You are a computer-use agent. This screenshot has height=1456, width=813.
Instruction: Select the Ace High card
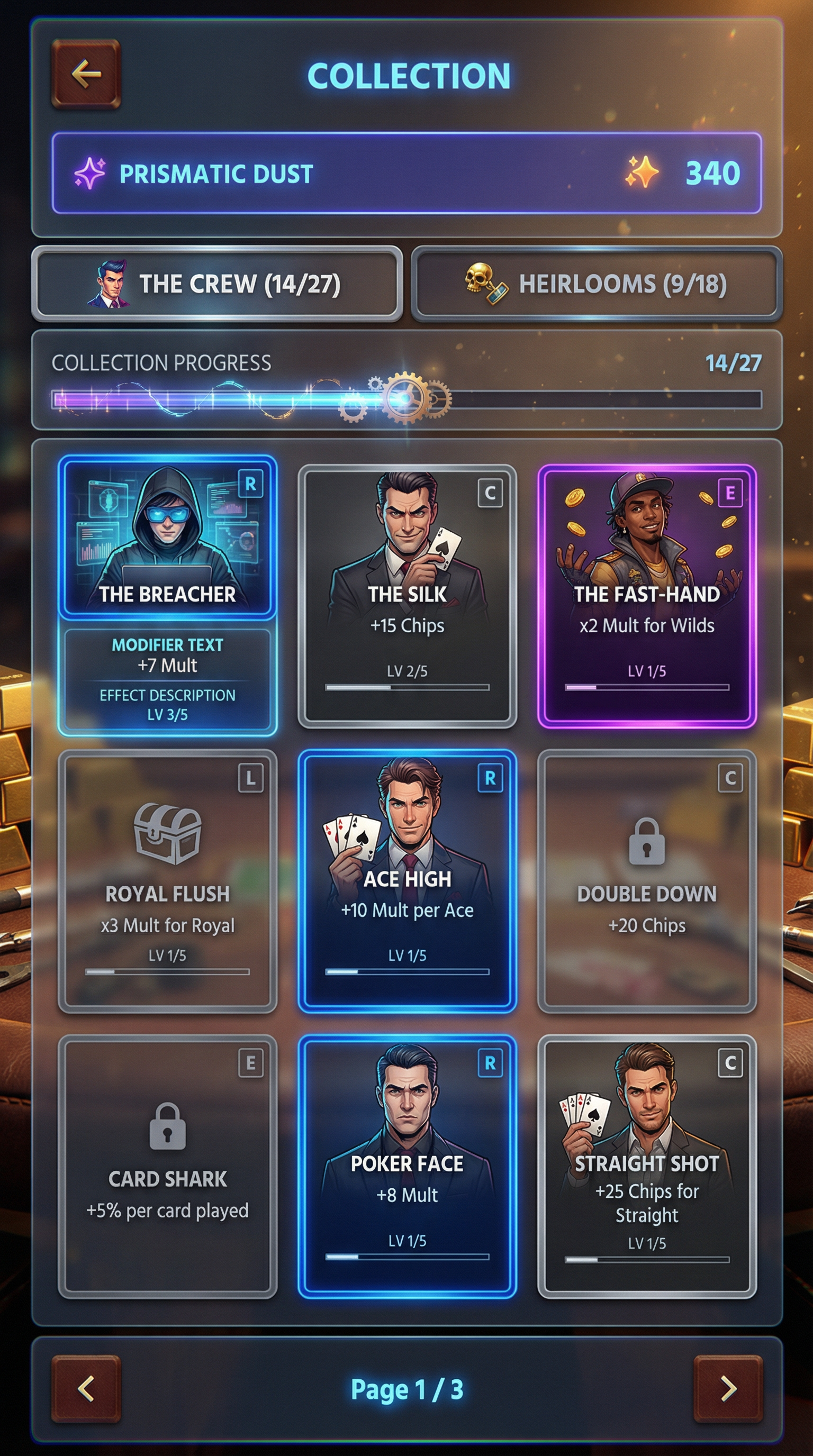point(407,880)
